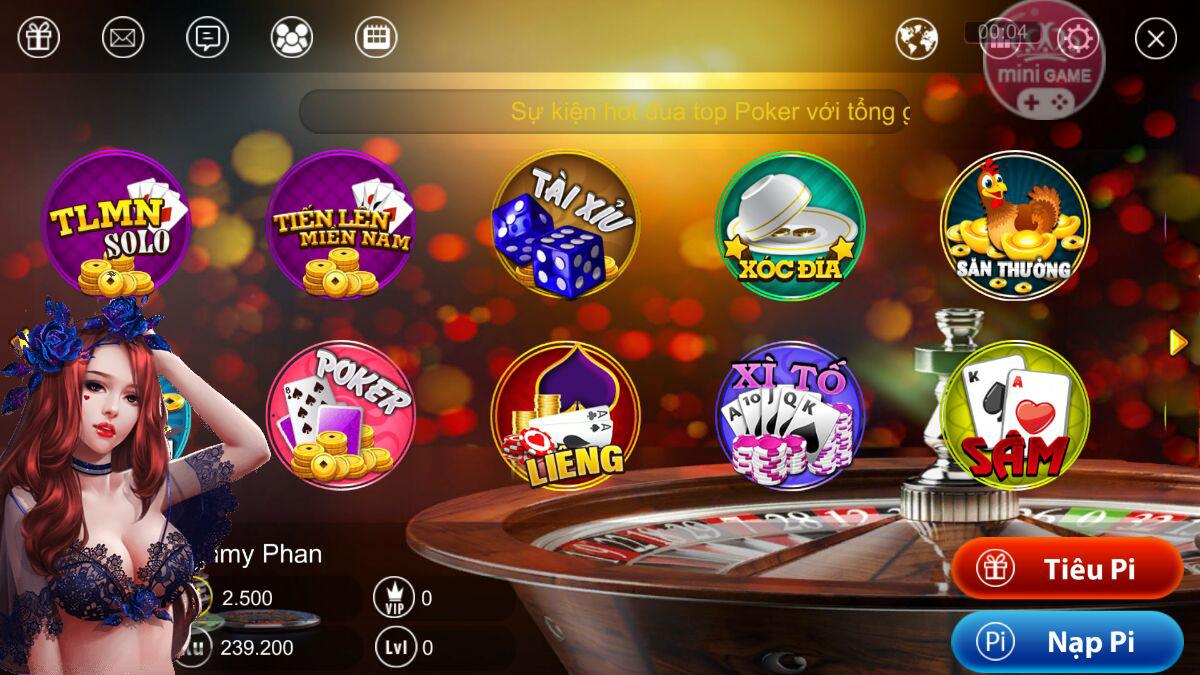Click the globe world icon
The height and width of the screenshot is (675, 1200).
coord(916,39)
